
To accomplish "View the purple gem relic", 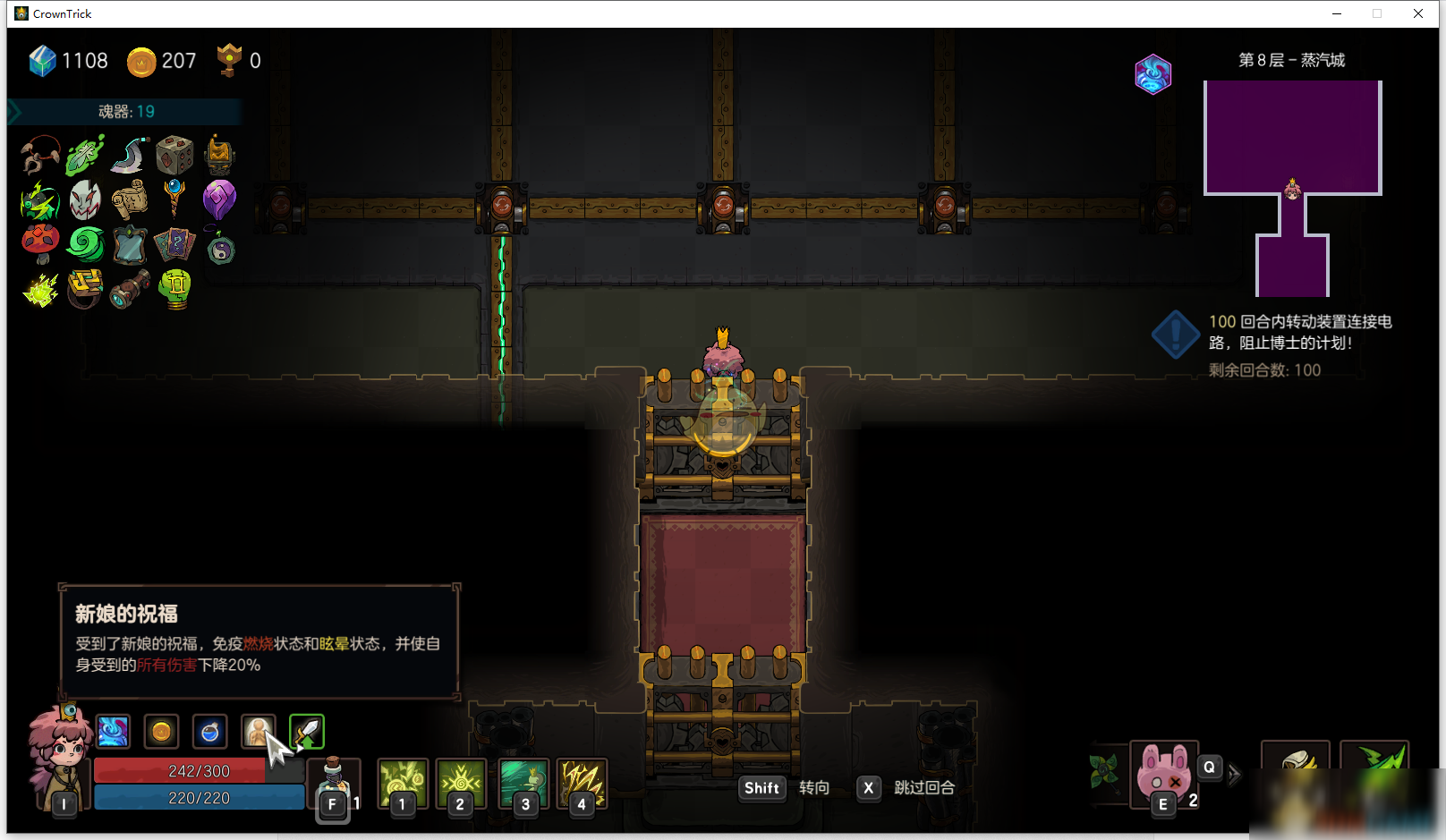I will pos(219,199).
